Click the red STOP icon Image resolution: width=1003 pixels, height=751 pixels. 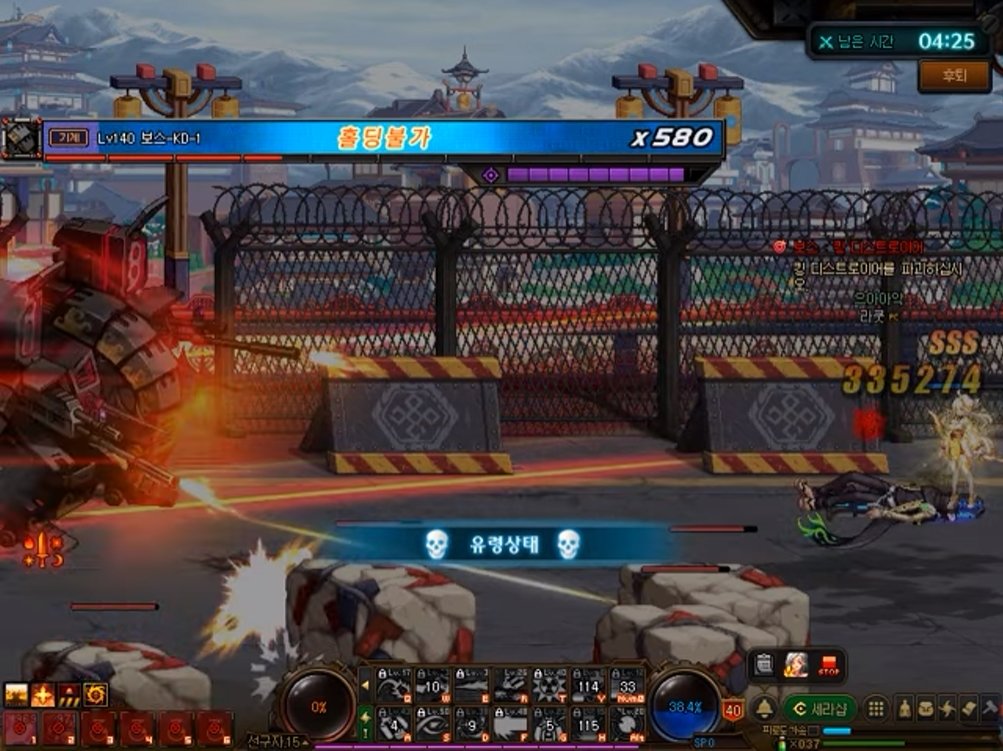click(828, 664)
